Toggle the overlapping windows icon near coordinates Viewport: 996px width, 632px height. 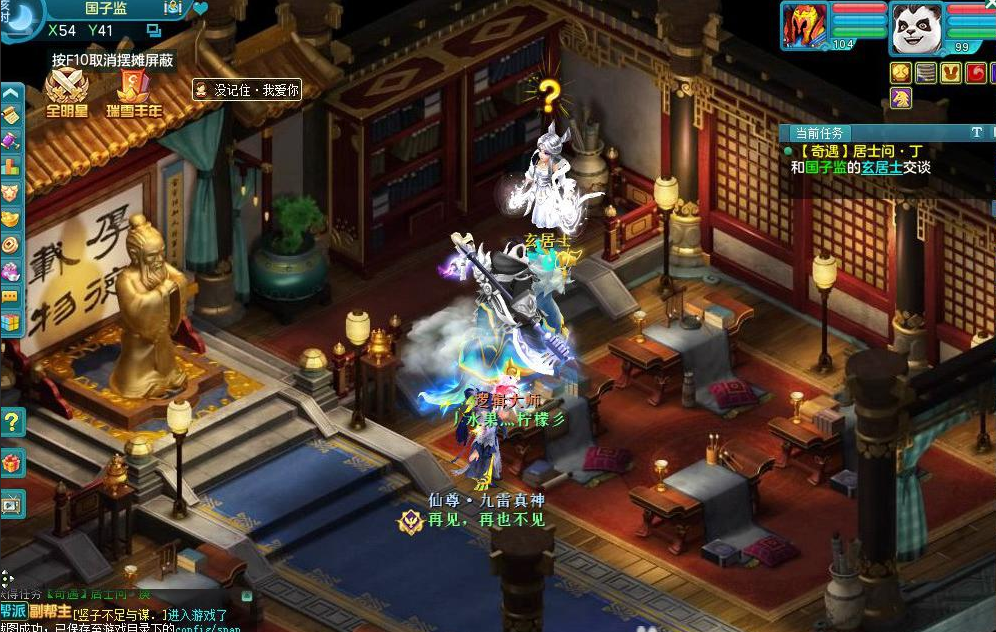[154, 31]
